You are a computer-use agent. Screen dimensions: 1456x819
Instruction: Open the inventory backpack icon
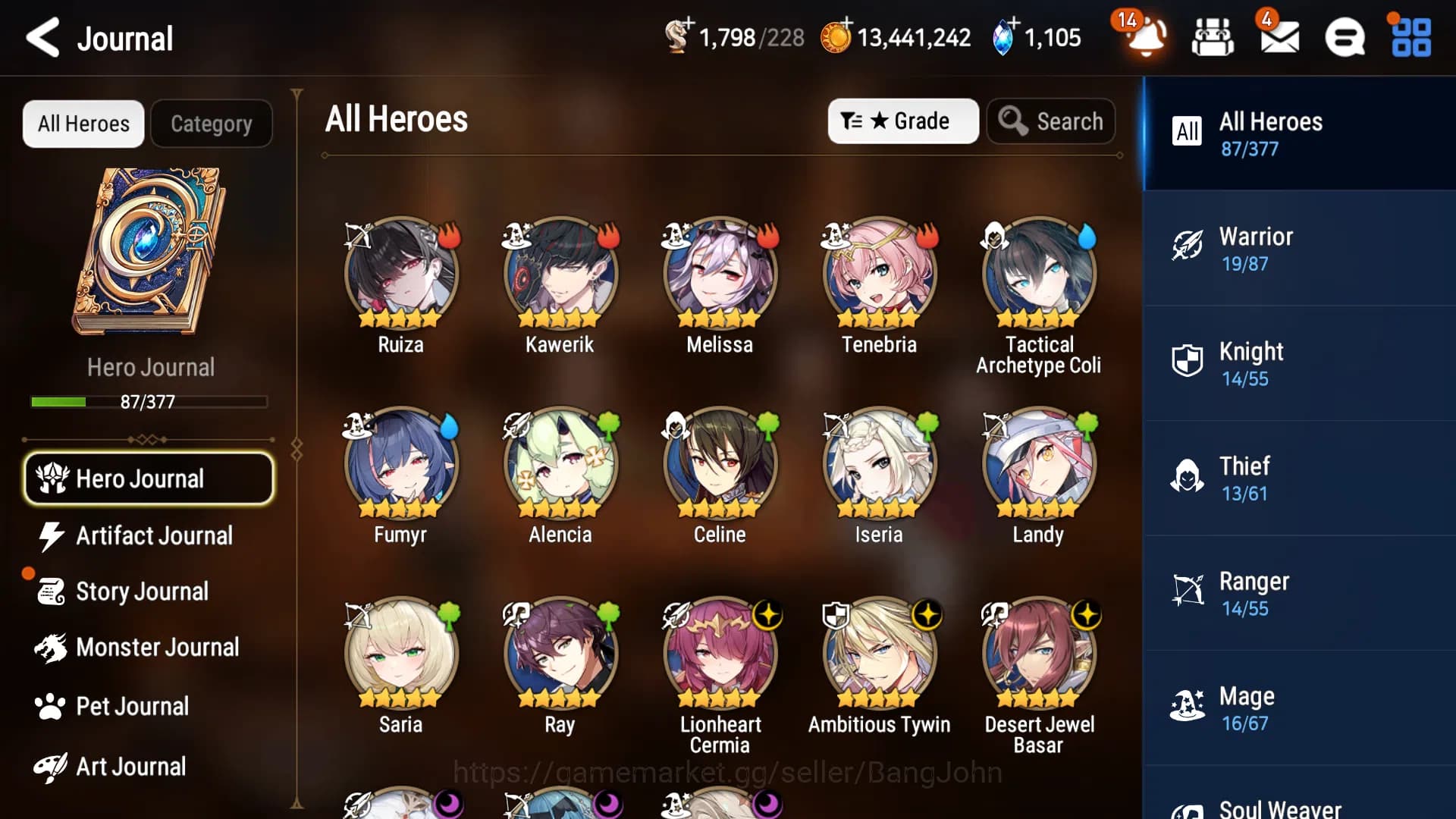coord(1213,37)
